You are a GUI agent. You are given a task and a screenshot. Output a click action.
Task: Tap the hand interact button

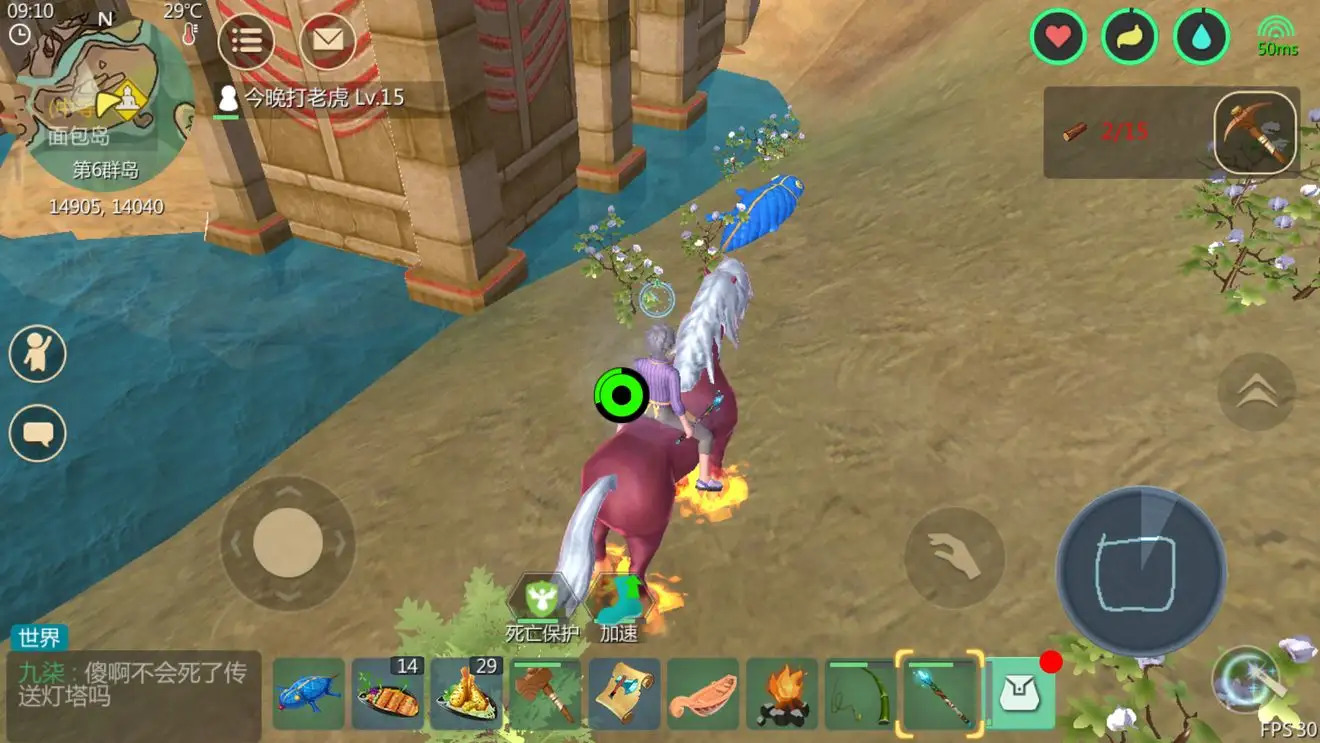tap(954, 557)
